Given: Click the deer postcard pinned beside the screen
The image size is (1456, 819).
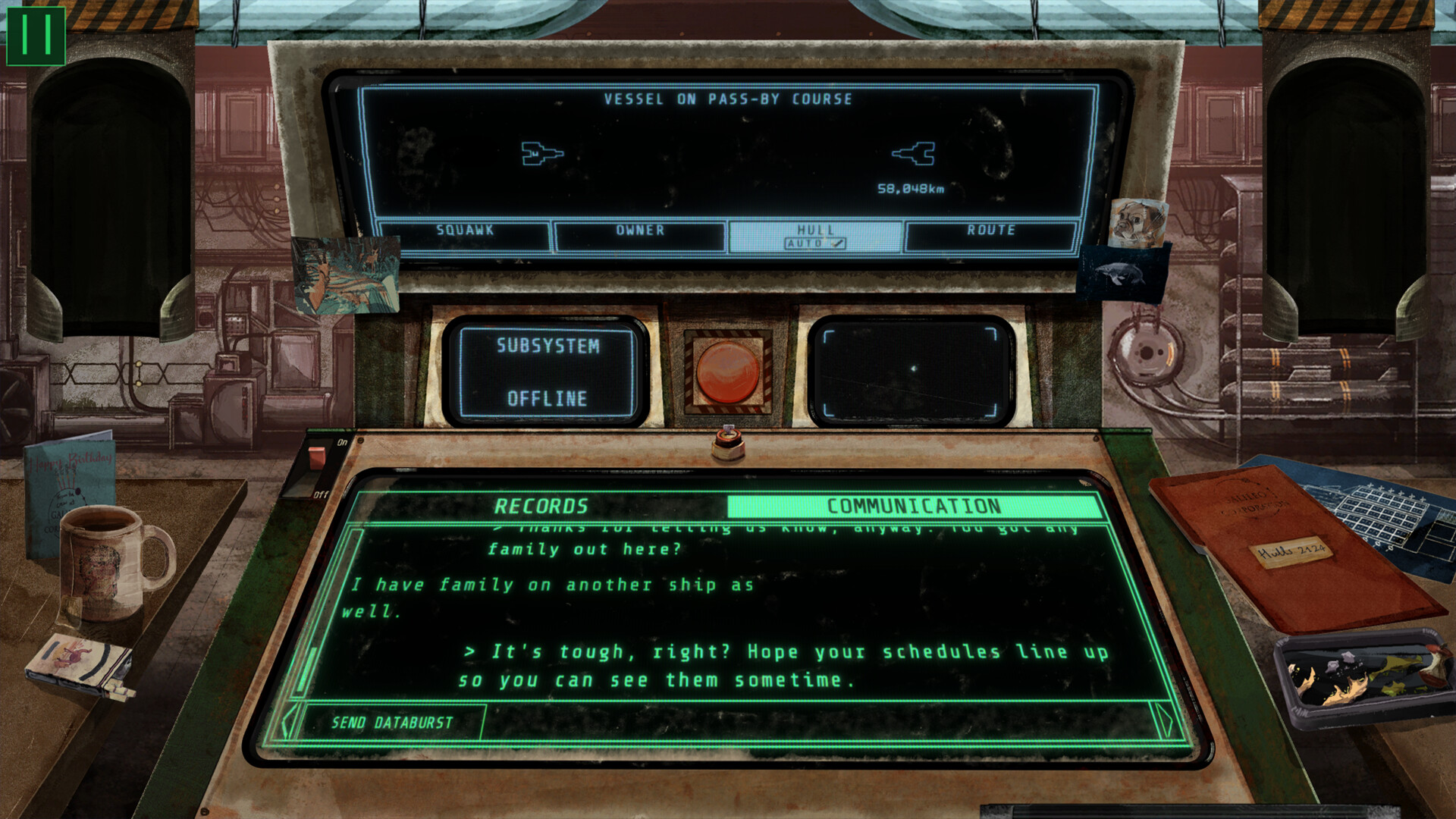Looking at the screenshot, I should (x=345, y=273).
